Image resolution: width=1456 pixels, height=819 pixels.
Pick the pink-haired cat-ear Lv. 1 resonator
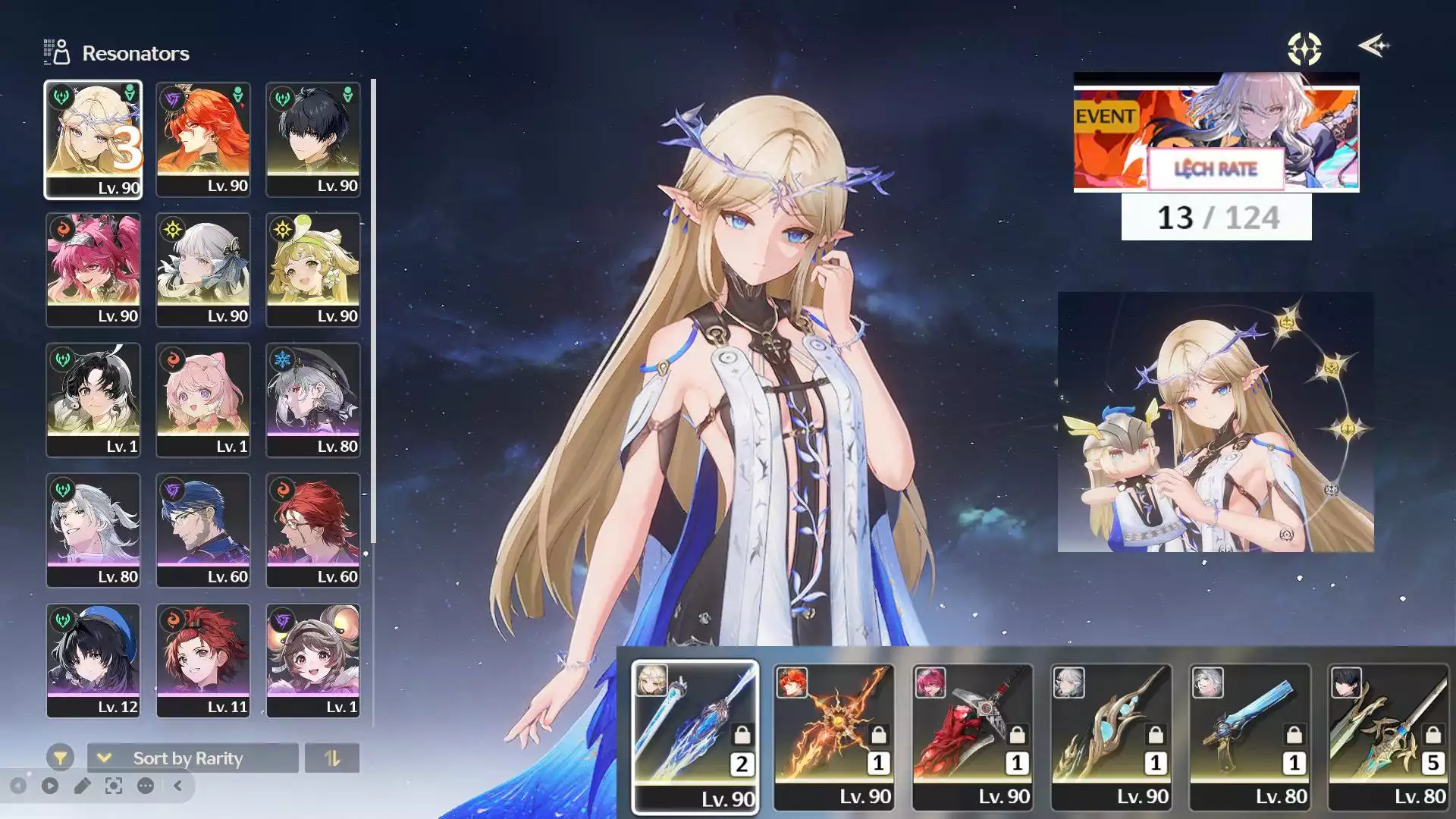[203, 400]
